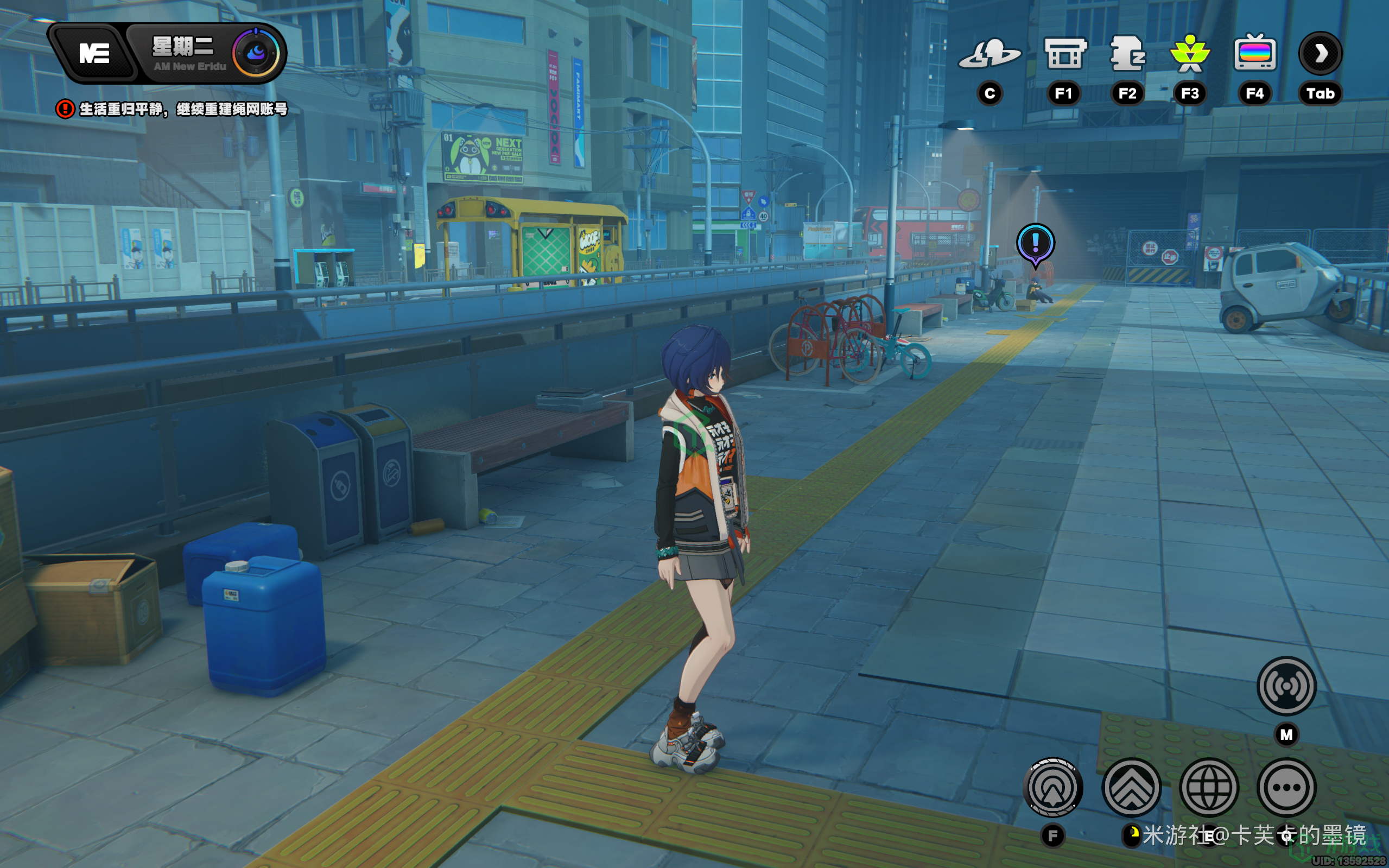The height and width of the screenshot is (868, 1389).
Task: Click the globe button
Action: 1209,787
